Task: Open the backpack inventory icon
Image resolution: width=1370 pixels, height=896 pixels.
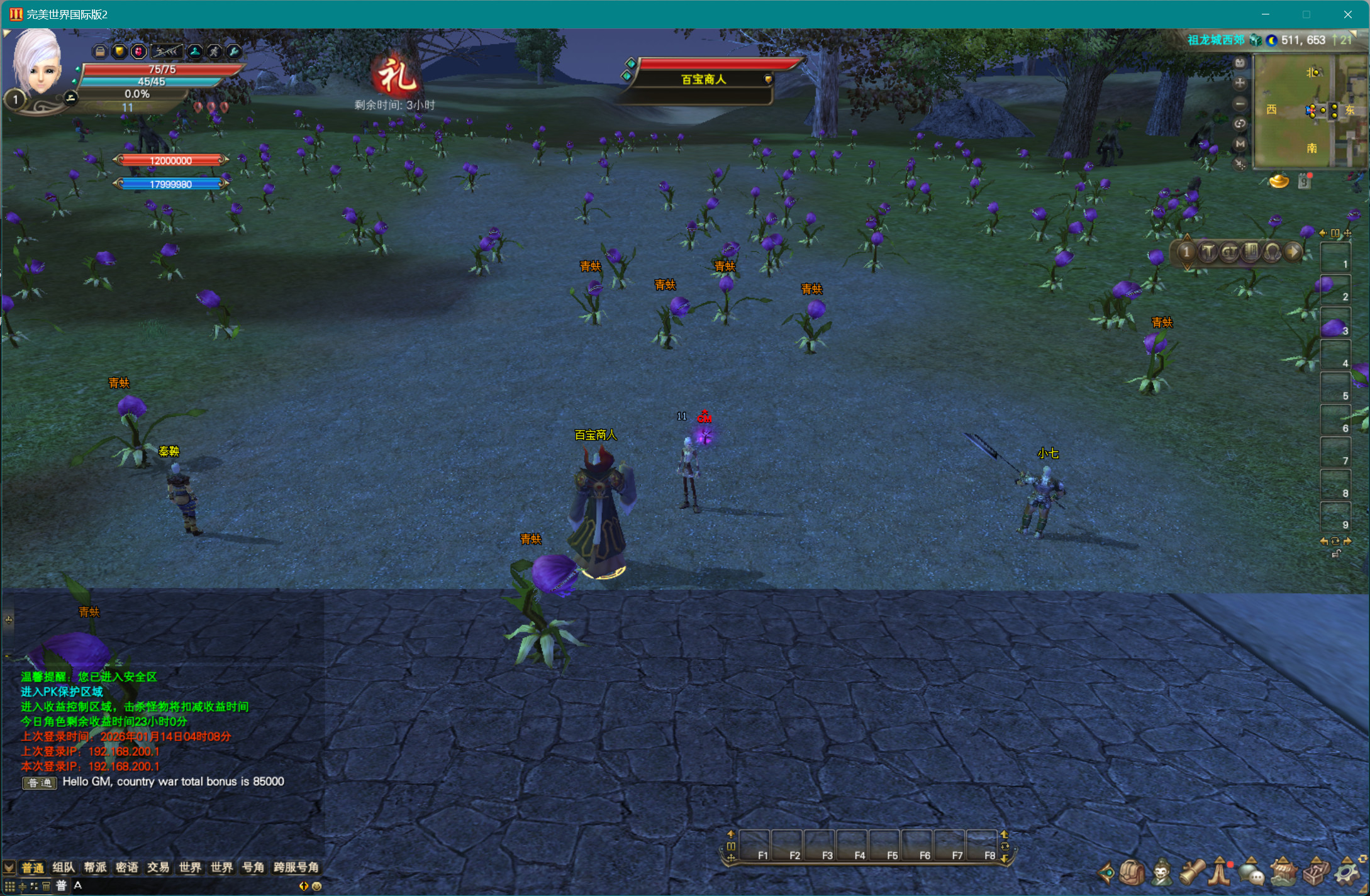Action: tap(1132, 873)
